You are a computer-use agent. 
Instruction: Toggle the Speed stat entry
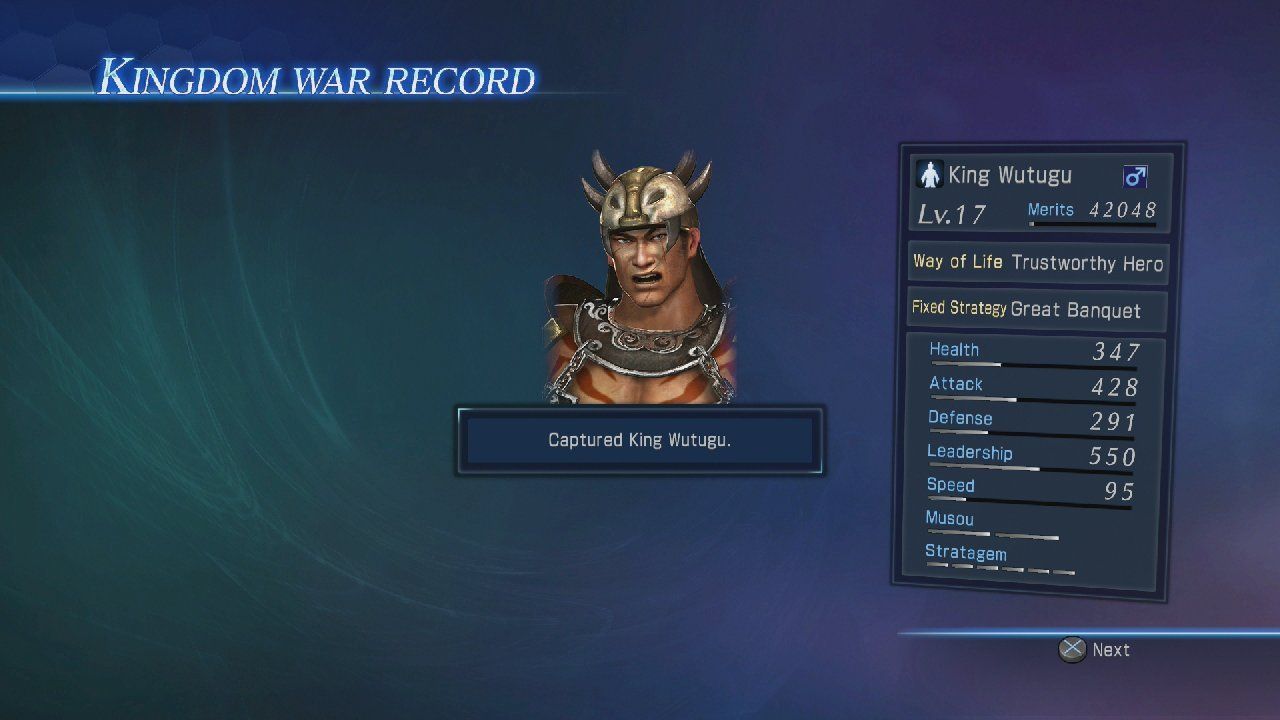click(x=951, y=485)
